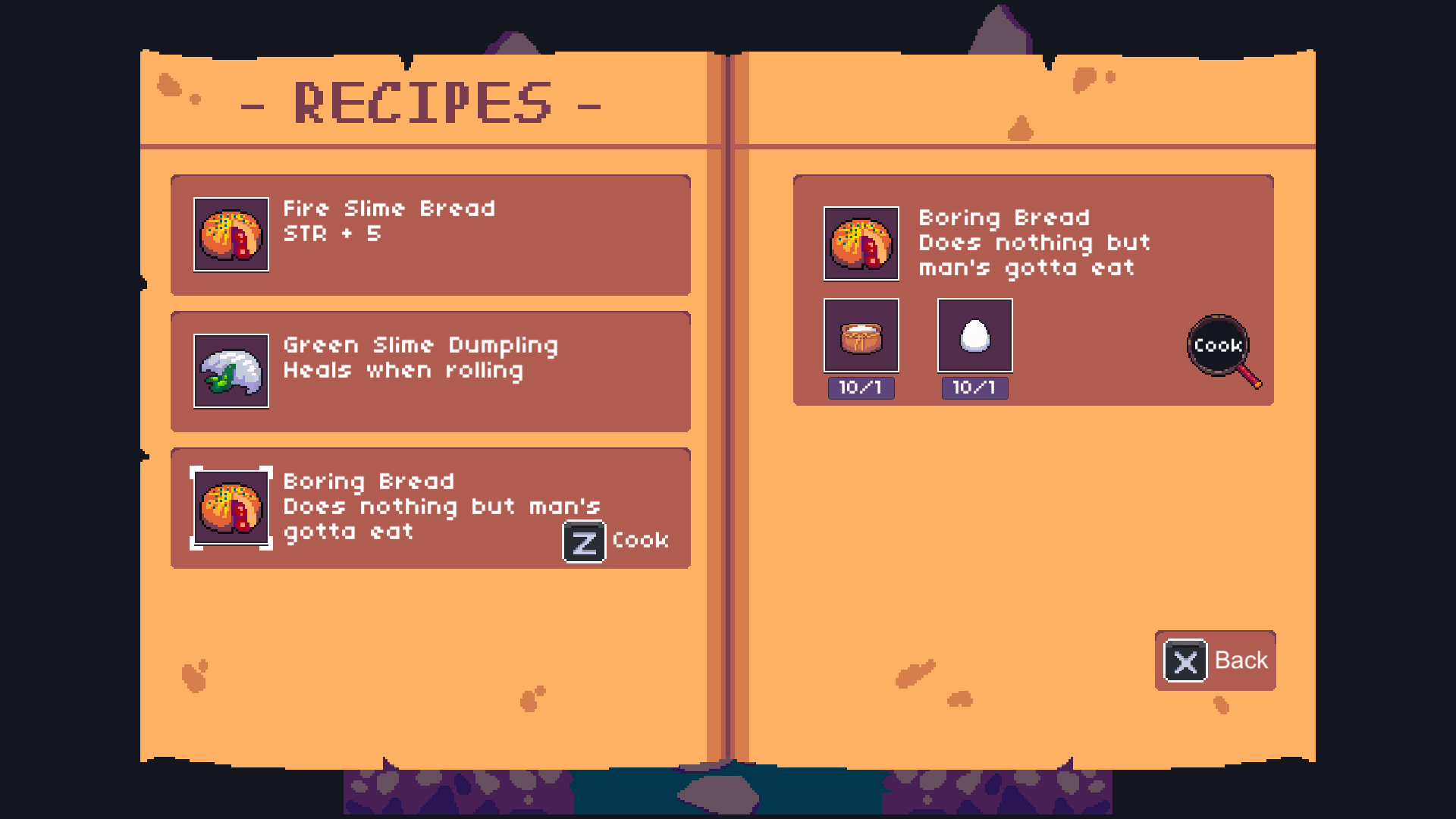This screenshot has width=1456, height=819.
Task: Select the Boring Bread recipe entry
Action: pos(431,508)
